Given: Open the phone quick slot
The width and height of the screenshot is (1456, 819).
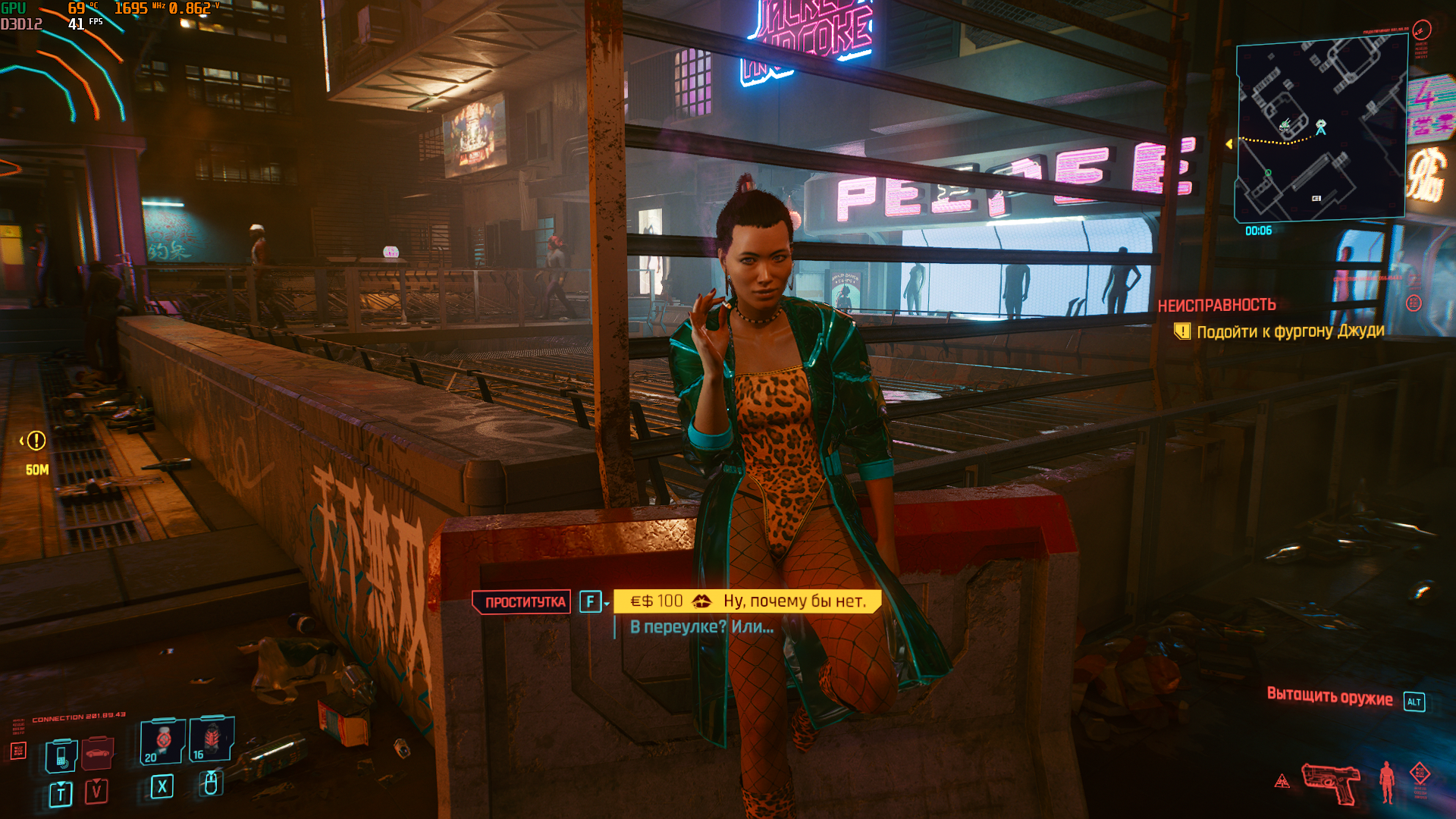Looking at the screenshot, I should pos(61,755).
